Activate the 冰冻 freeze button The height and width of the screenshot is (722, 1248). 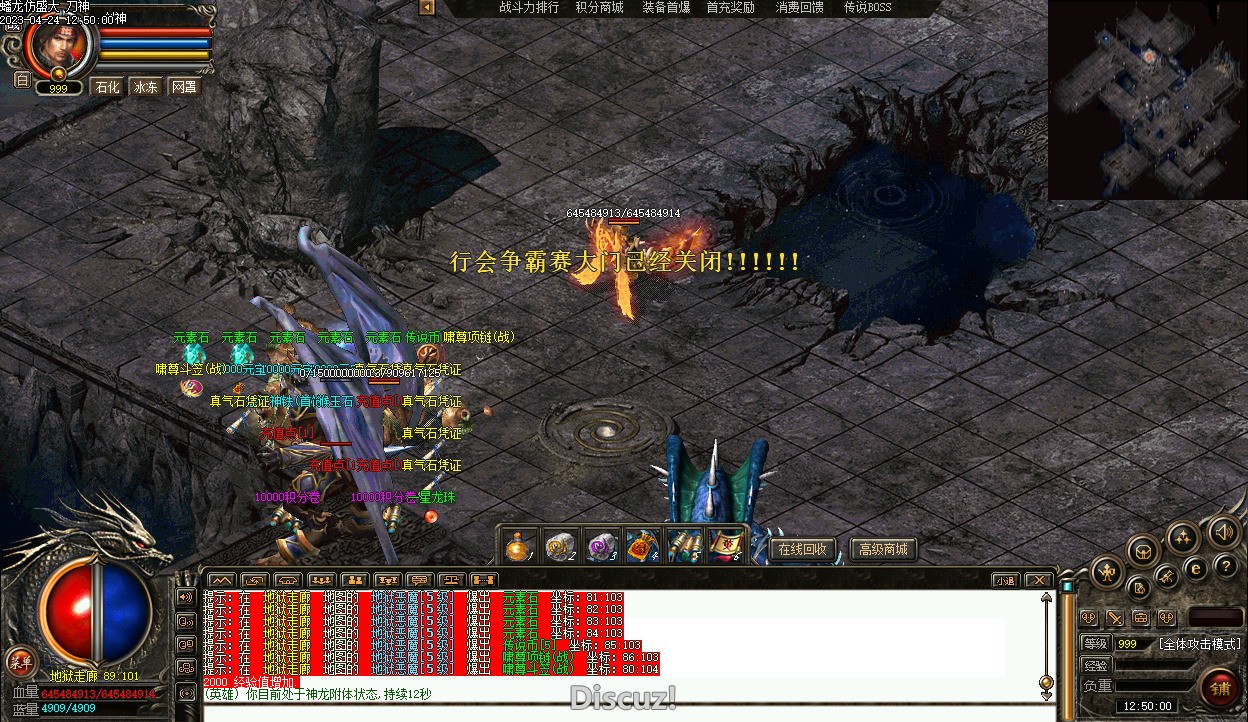[146, 87]
